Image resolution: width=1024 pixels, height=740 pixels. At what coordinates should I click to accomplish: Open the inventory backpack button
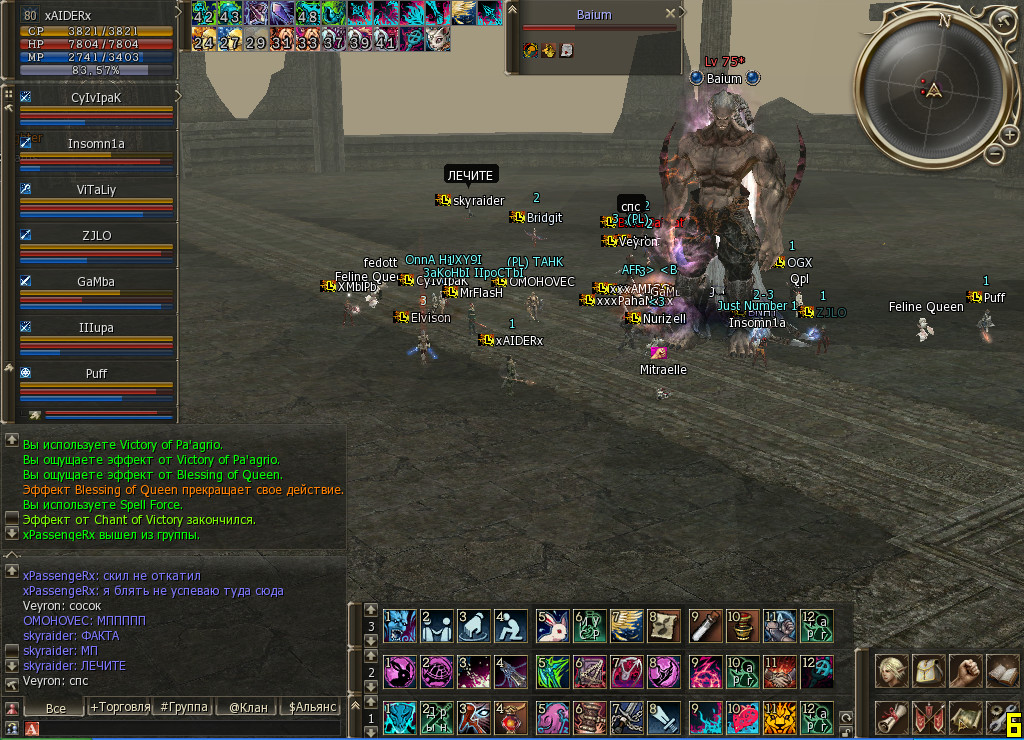(x=929, y=670)
